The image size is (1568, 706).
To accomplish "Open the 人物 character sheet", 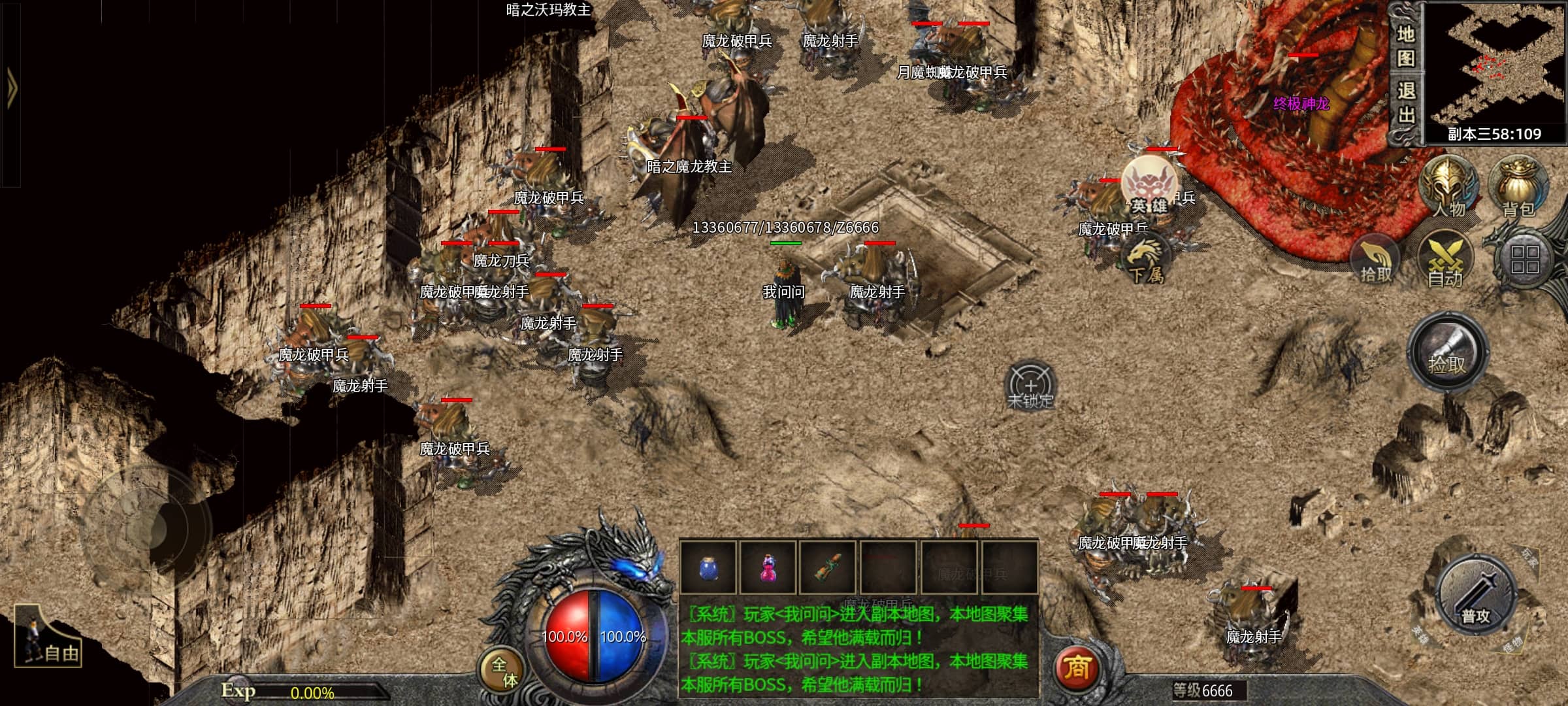I will tap(1448, 188).
